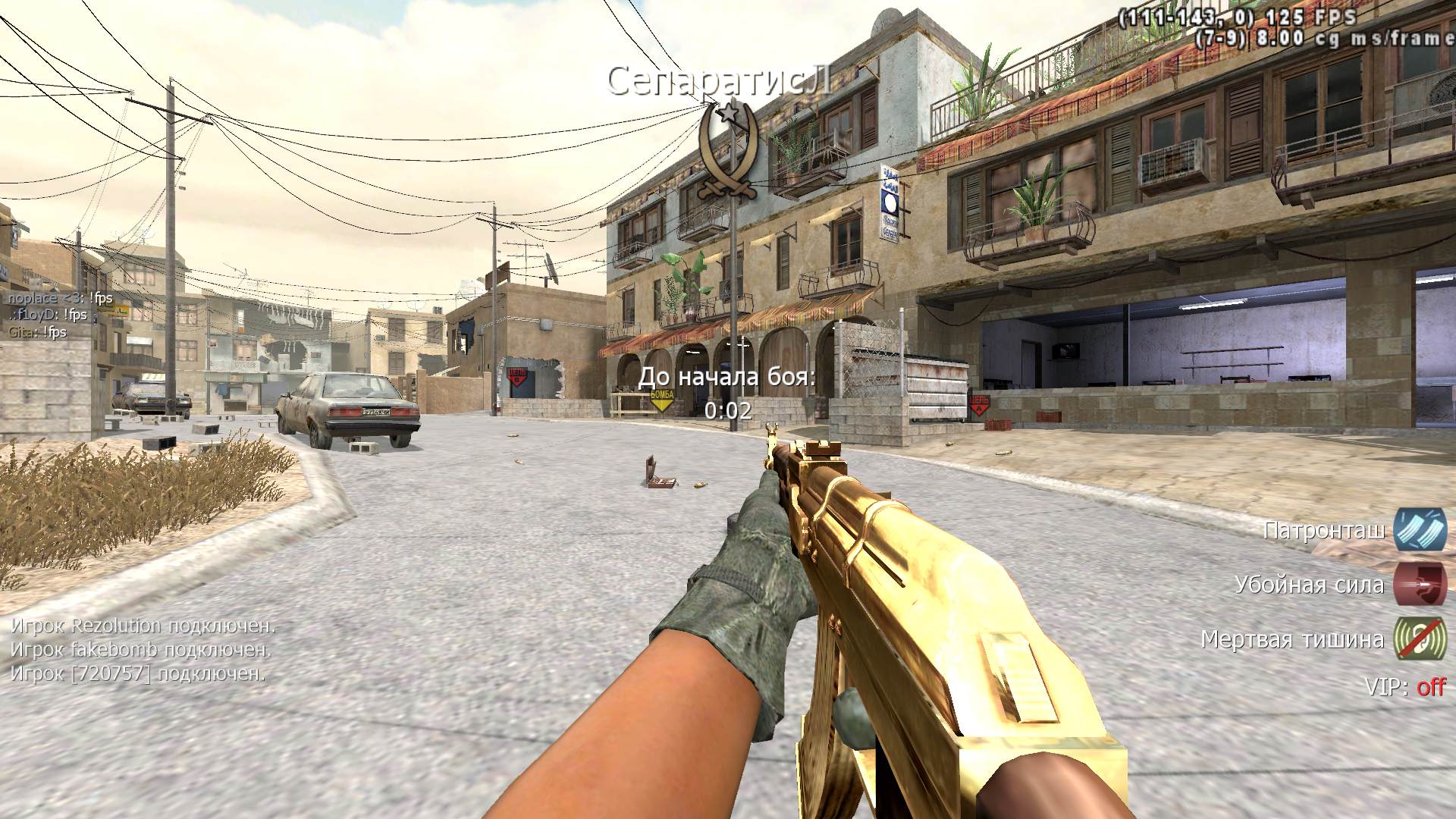The image size is (1456, 819).
Task: Click the Сепаратисты faction emblem
Action: [x=727, y=152]
